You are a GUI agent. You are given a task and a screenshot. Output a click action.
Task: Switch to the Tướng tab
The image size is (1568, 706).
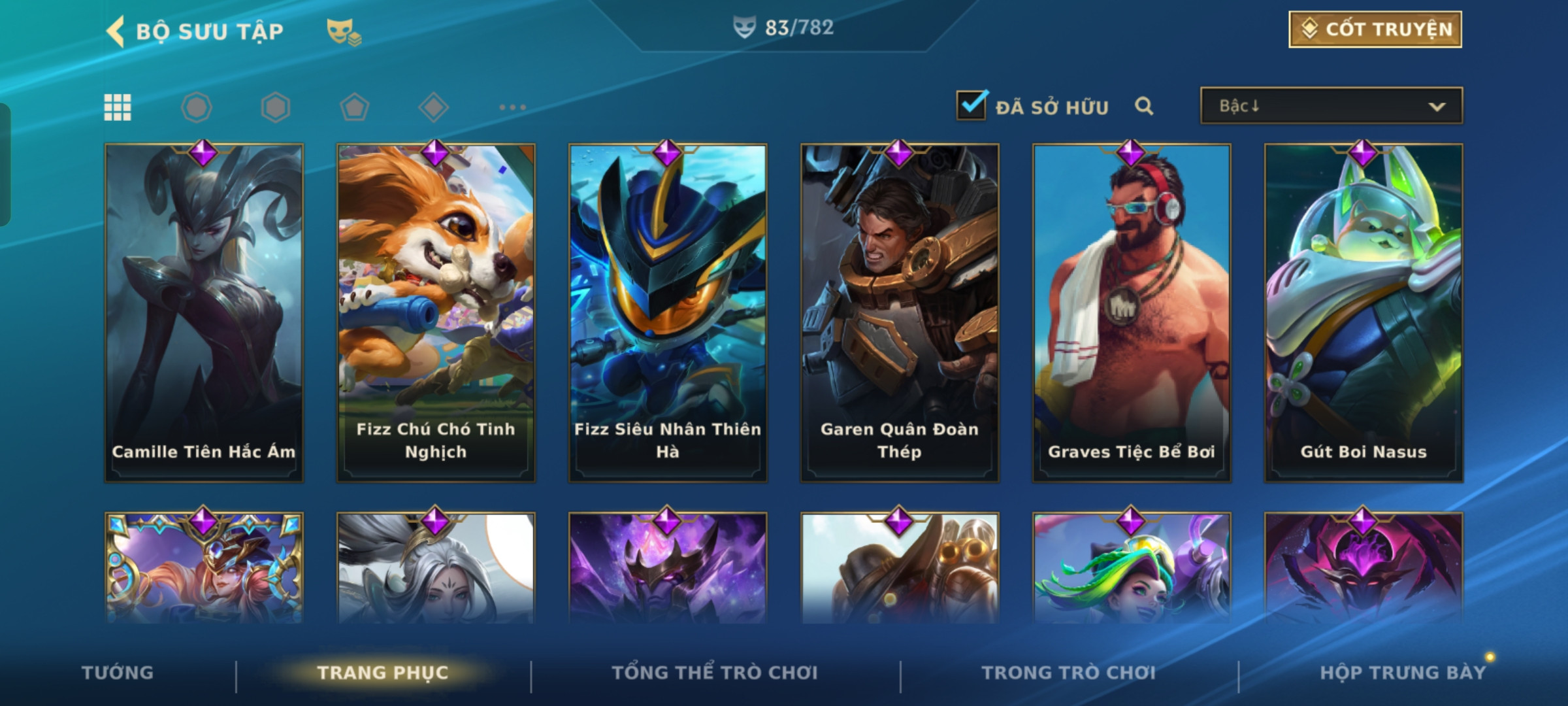click(x=118, y=673)
